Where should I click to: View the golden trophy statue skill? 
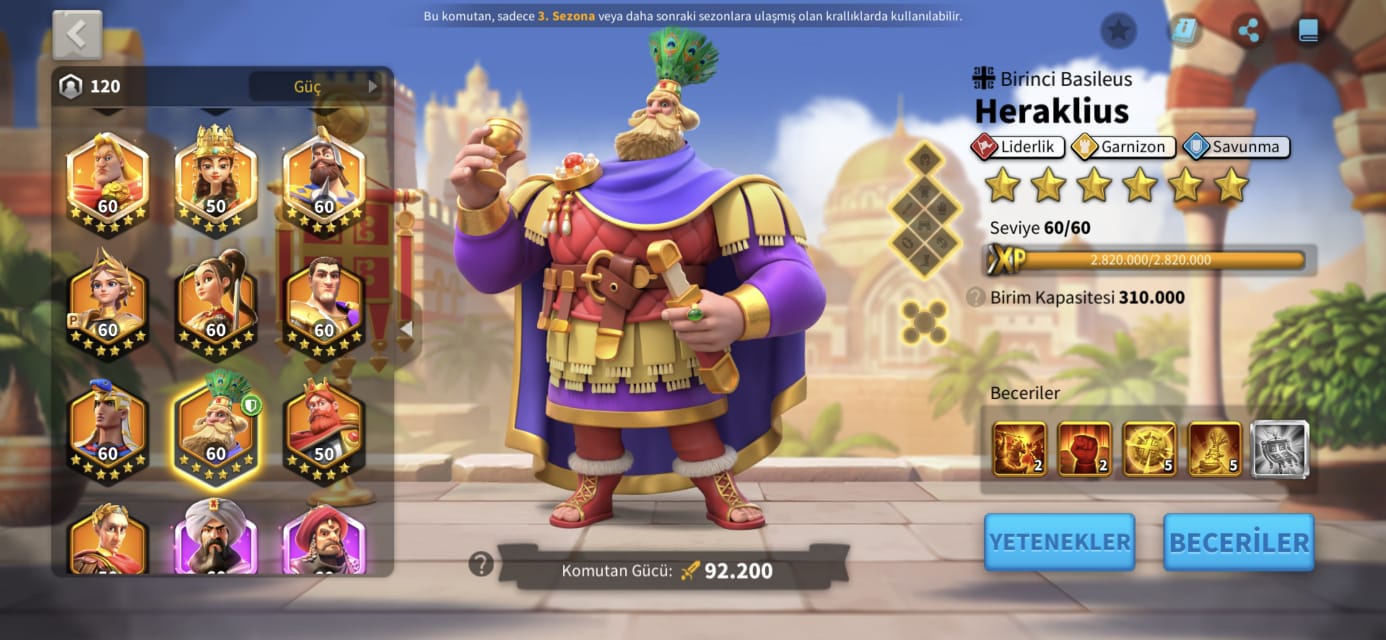[1214, 449]
